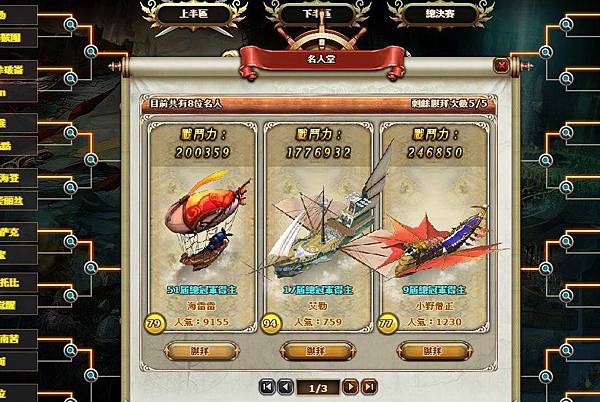The image size is (600, 402).
Task: Worship the 海雷雷 red airship champion
Action: tap(199, 350)
